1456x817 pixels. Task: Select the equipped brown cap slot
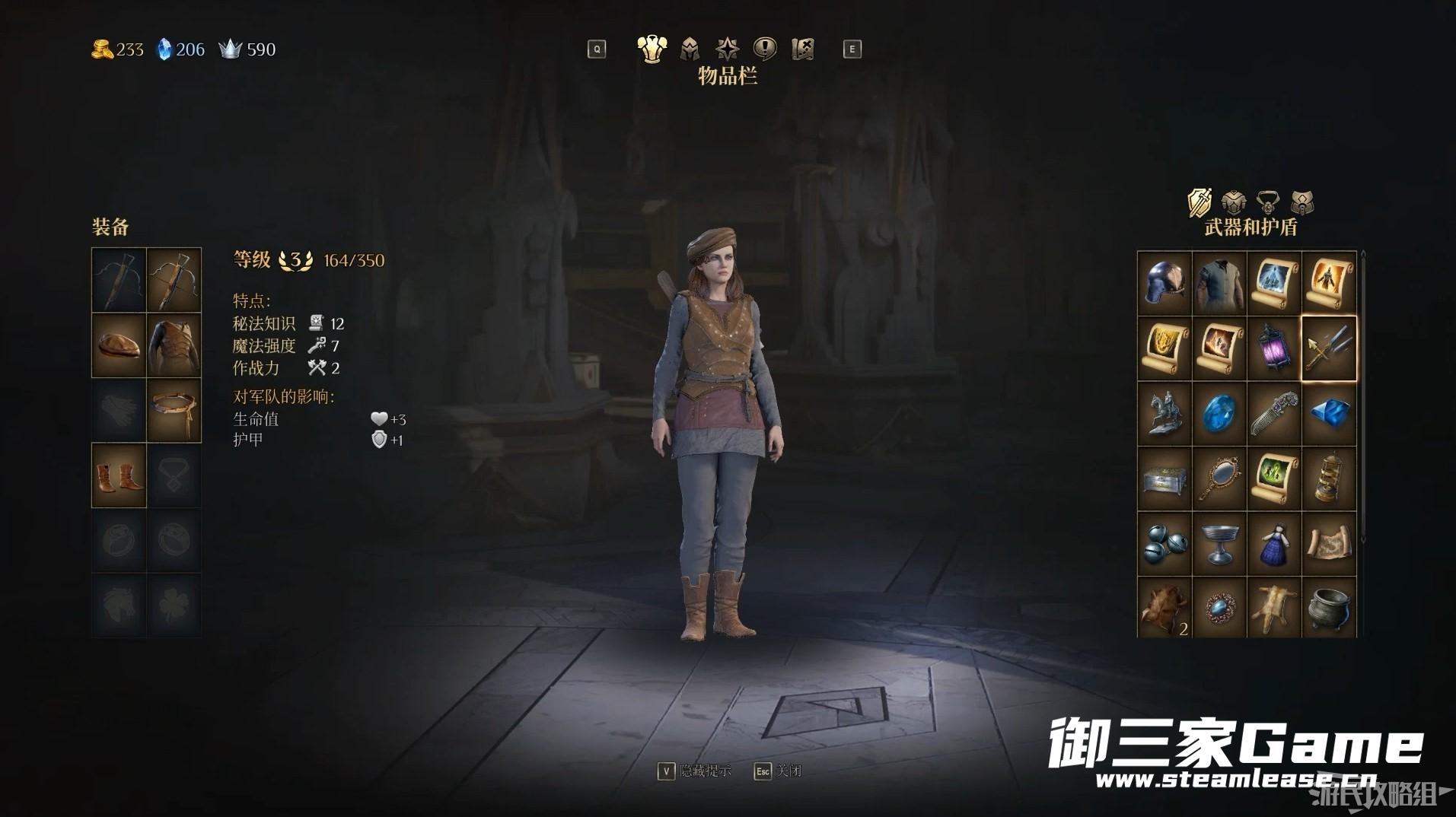(x=119, y=345)
